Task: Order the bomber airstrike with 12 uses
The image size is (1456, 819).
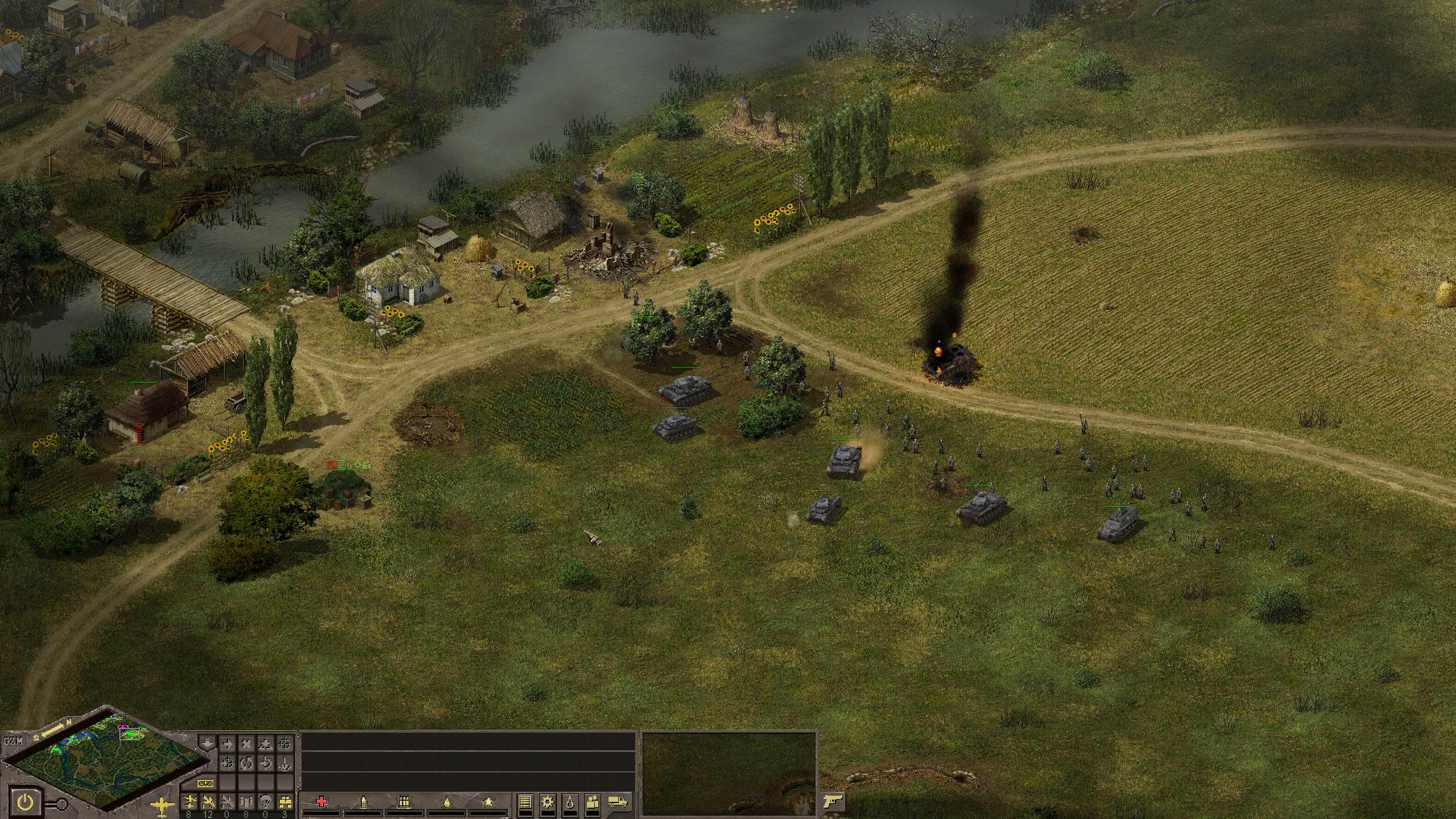Action: tap(208, 802)
